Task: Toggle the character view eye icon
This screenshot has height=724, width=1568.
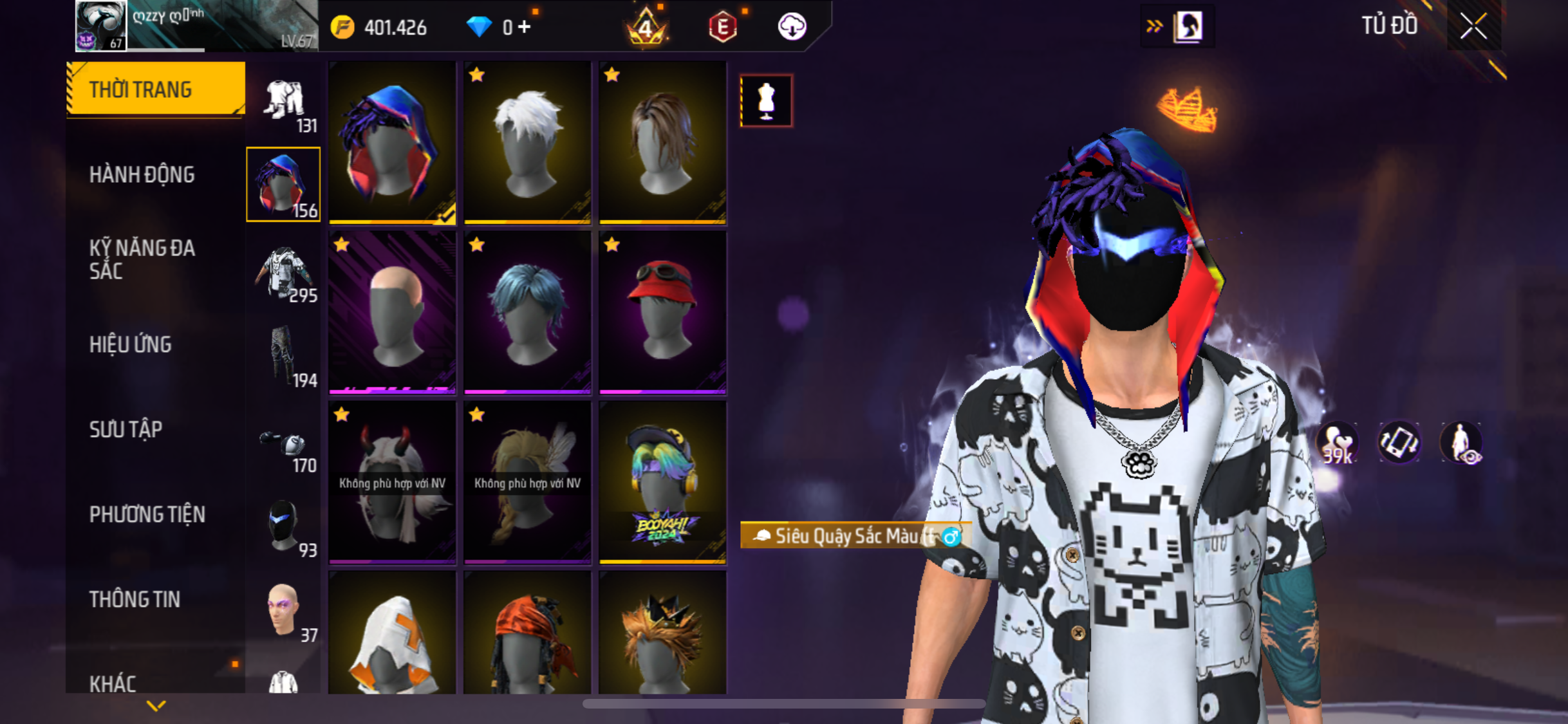Action: click(x=1461, y=443)
